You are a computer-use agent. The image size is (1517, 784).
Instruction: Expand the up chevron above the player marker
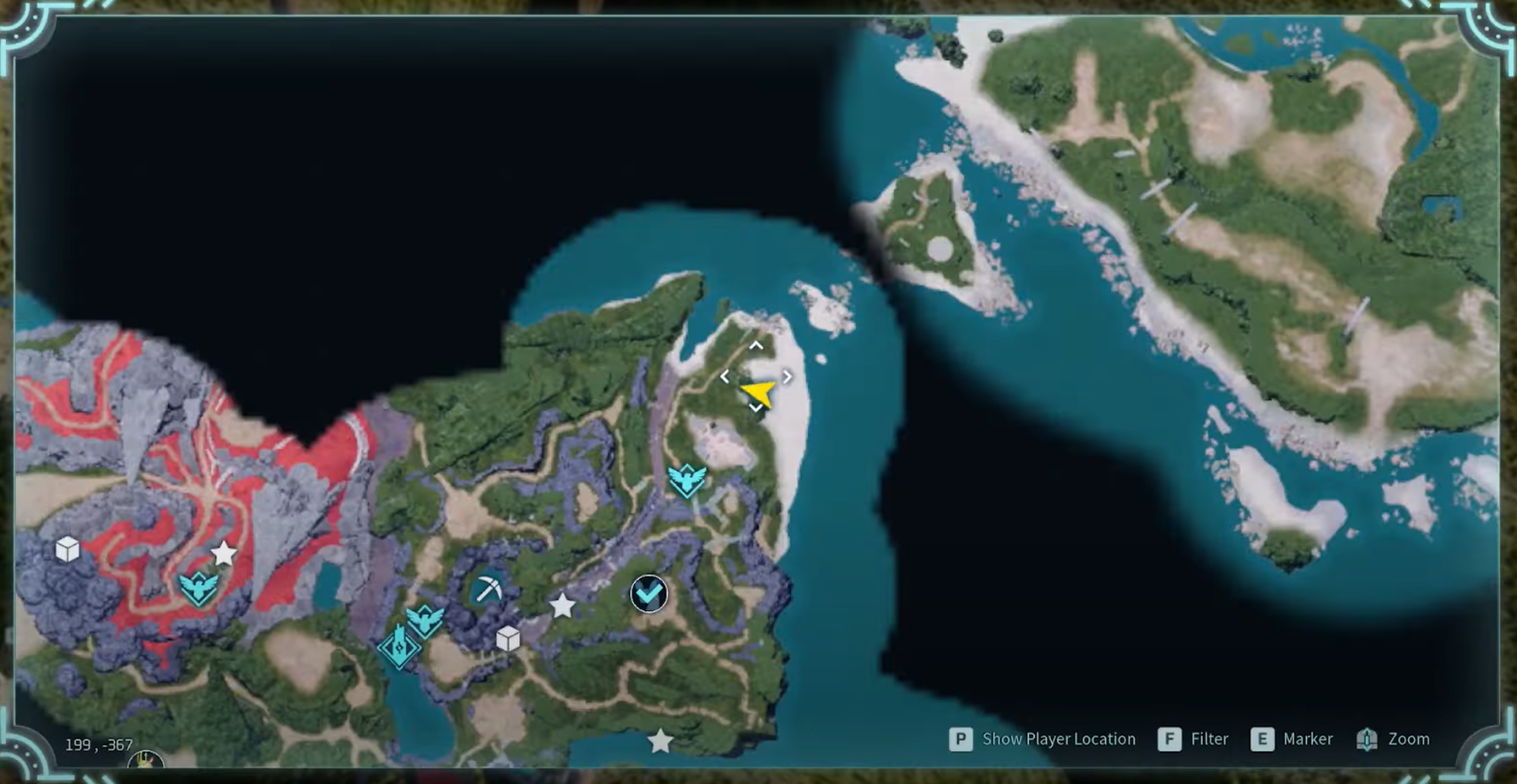tap(756, 346)
